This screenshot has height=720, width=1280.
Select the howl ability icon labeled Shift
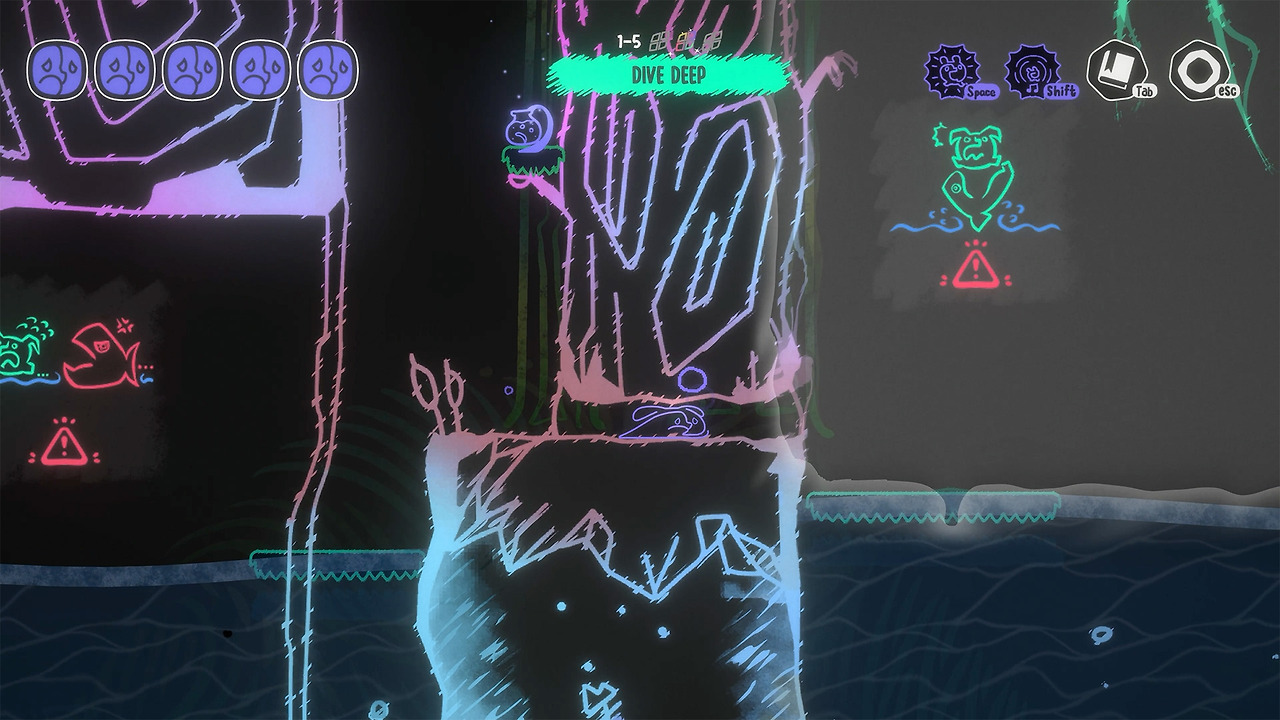1035,70
